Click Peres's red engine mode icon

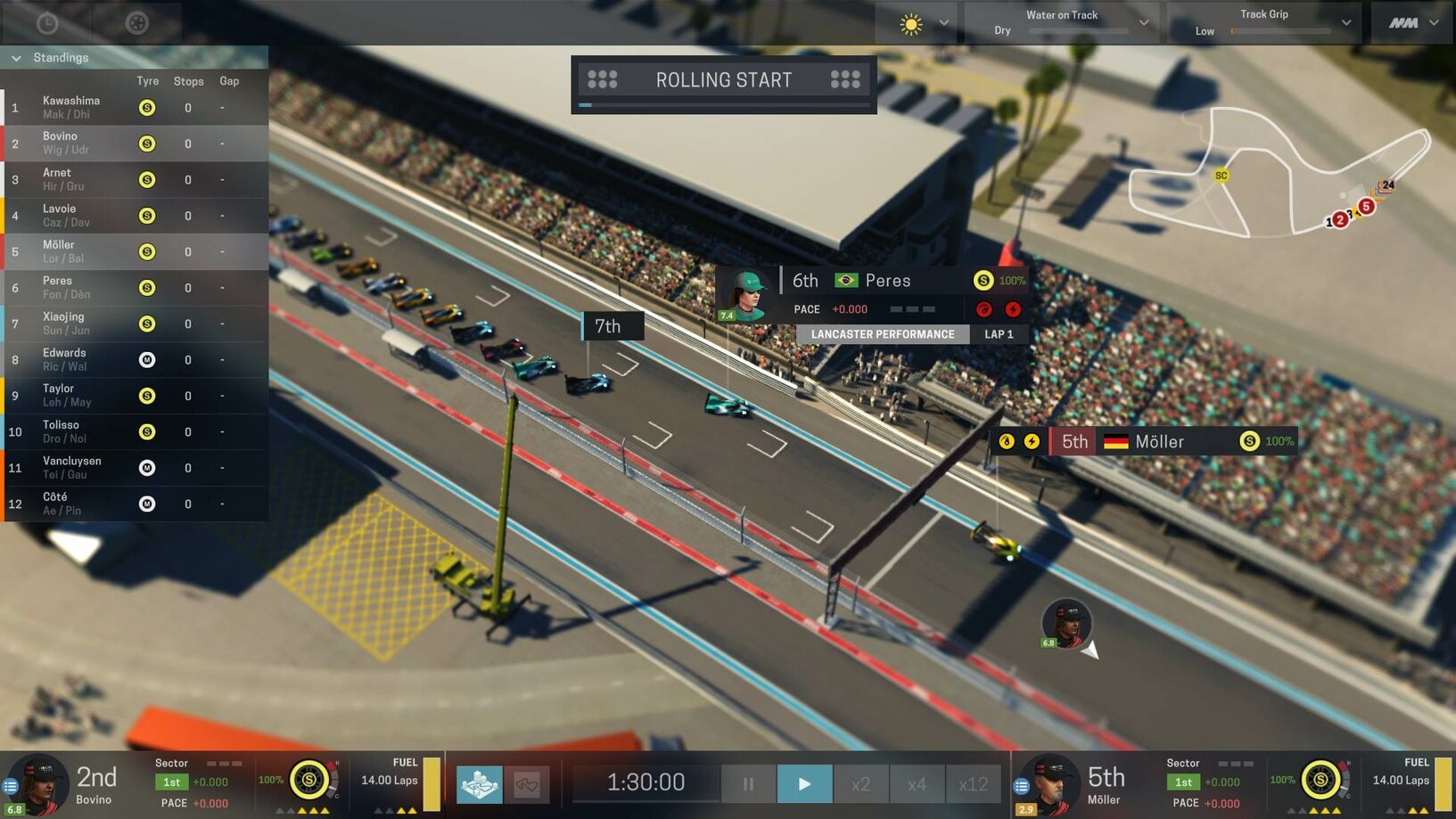click(984, 309)
